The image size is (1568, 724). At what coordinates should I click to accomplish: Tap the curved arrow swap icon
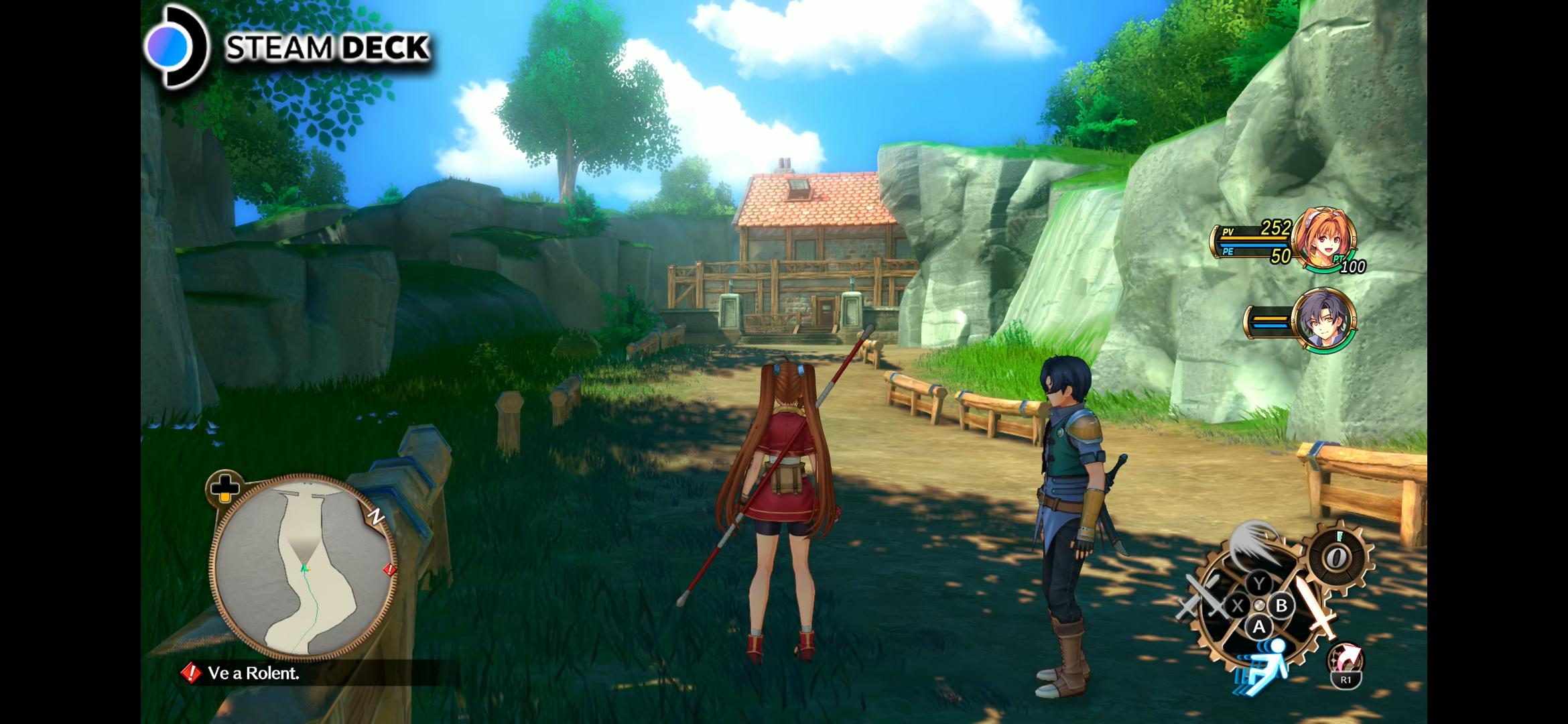[x=1347, y=660]
